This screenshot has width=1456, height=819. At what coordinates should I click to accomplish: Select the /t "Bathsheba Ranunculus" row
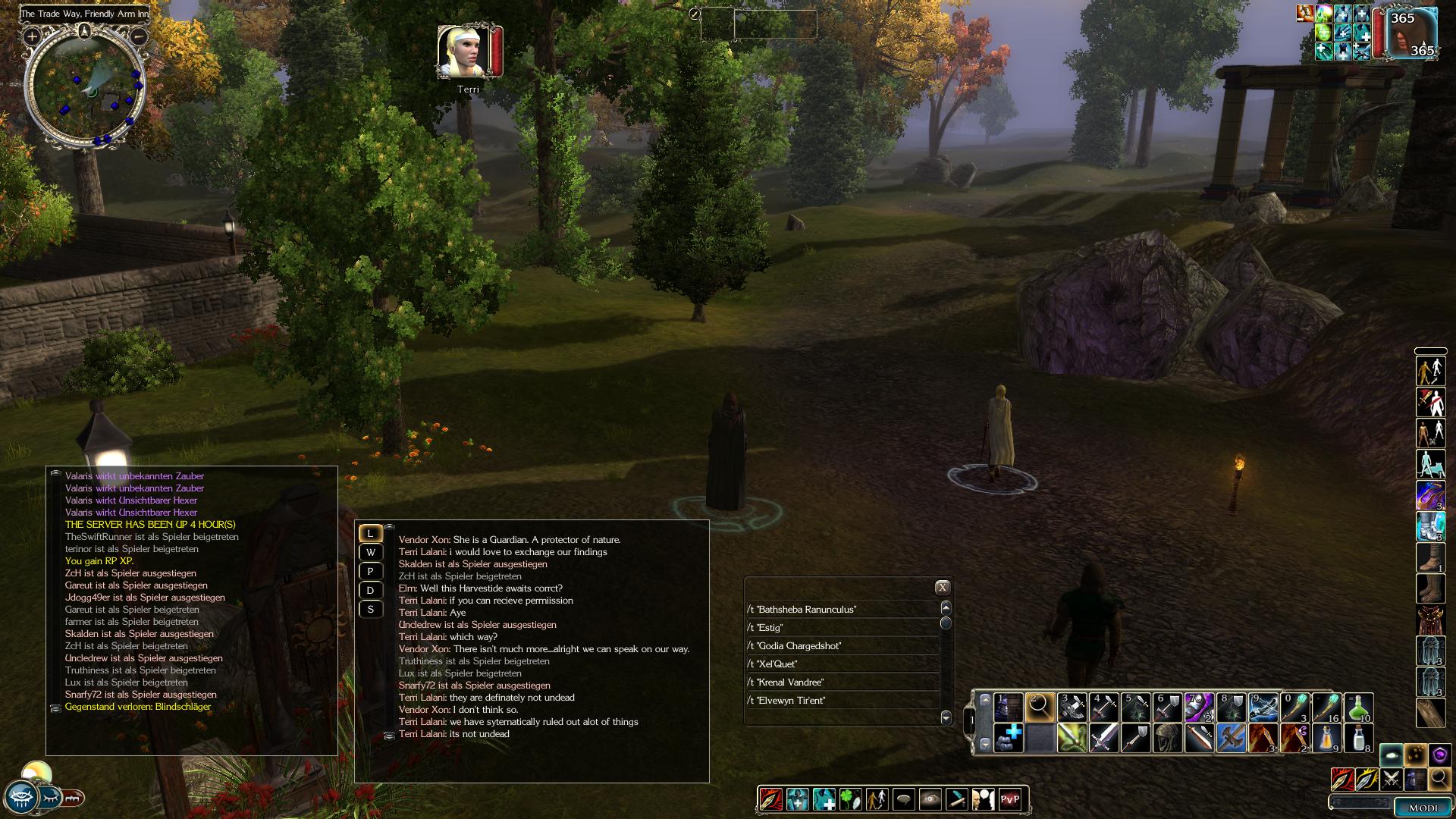coord(842,610)
